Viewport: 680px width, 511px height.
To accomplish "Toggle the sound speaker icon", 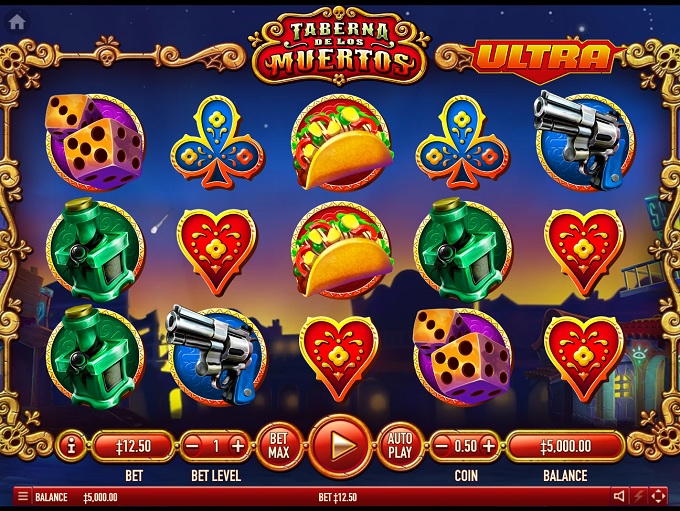I will coord(620,497).
